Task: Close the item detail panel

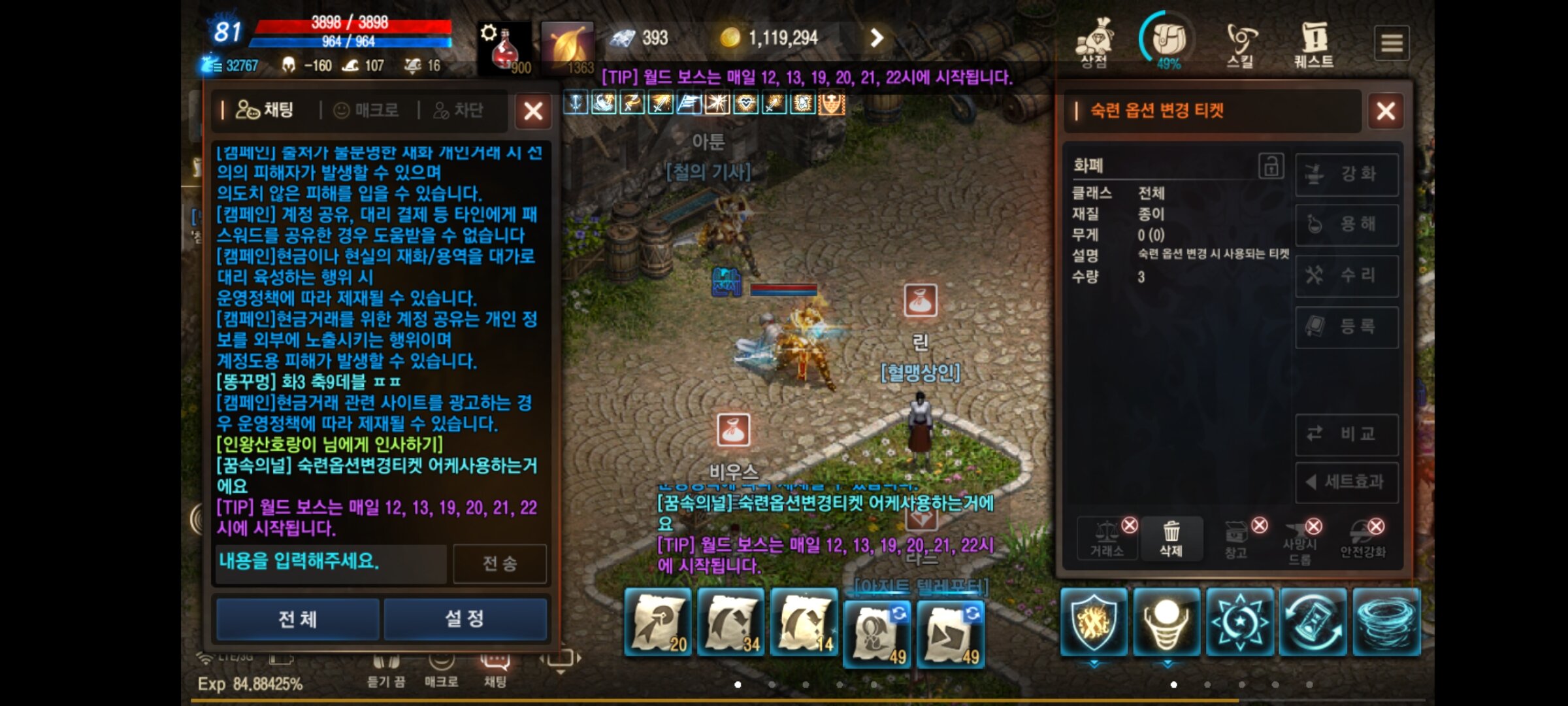Action: 1385,111
